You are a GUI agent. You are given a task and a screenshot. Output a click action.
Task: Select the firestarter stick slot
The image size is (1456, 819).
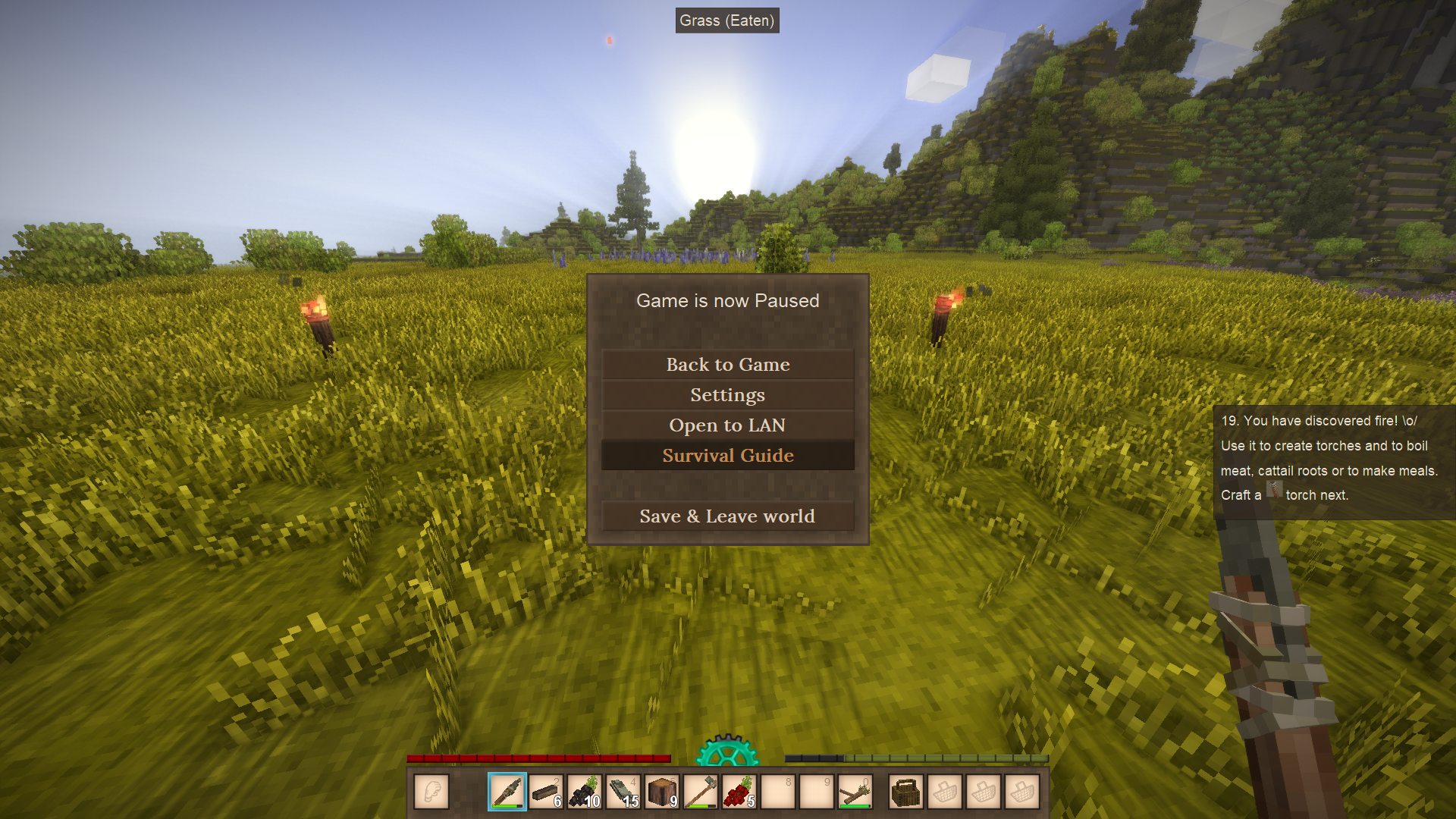(855, 792)
